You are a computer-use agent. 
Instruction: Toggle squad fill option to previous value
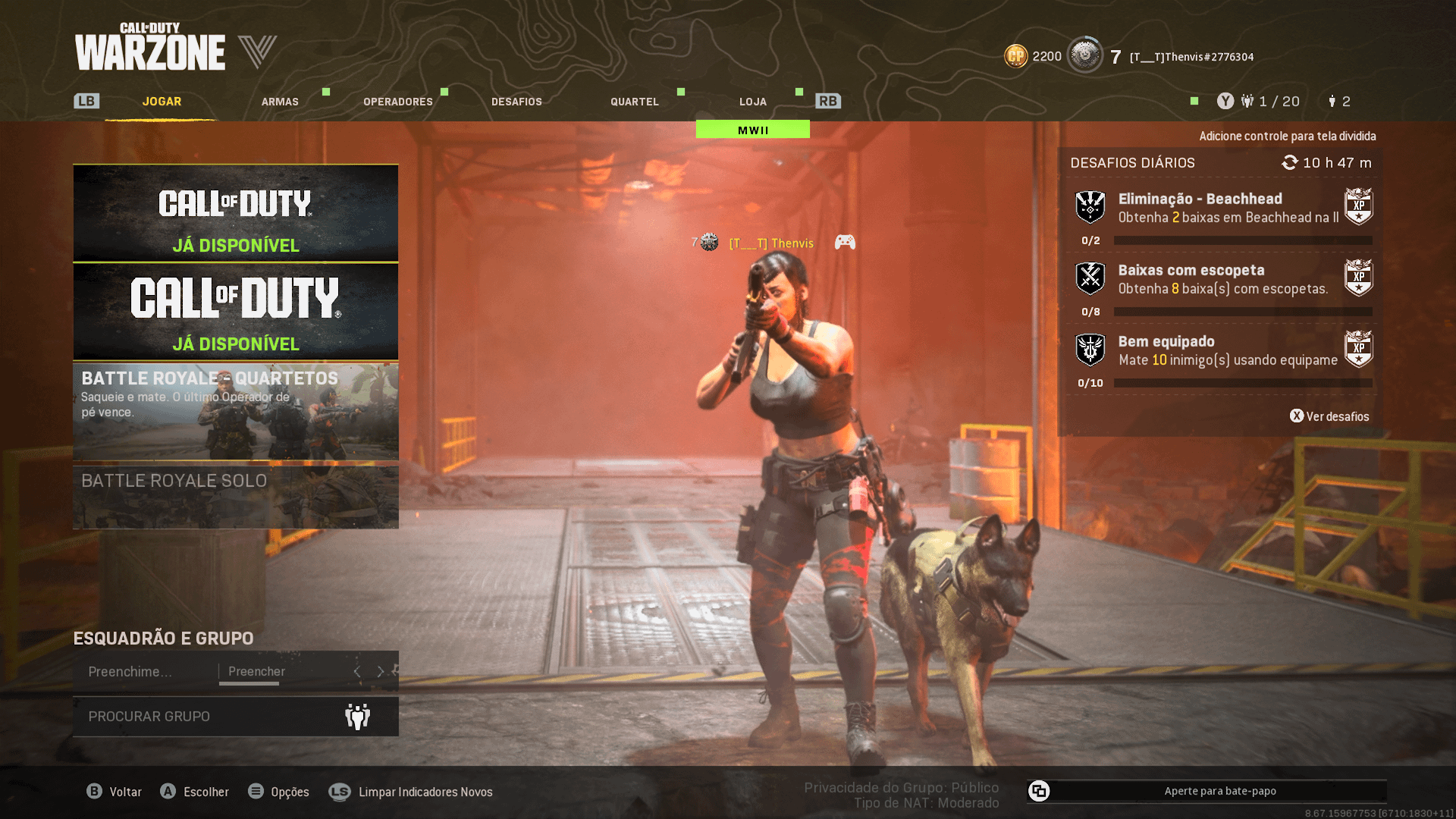pos(357,672)
